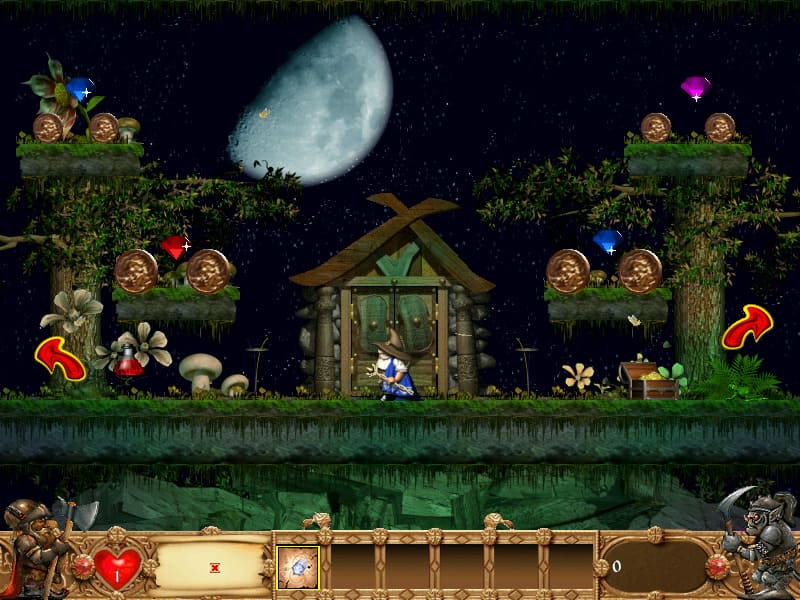Viewport: 800px width, 600px height.
Task: Select the highlighted blue orb inventory slot
Action: coord(298,567)
